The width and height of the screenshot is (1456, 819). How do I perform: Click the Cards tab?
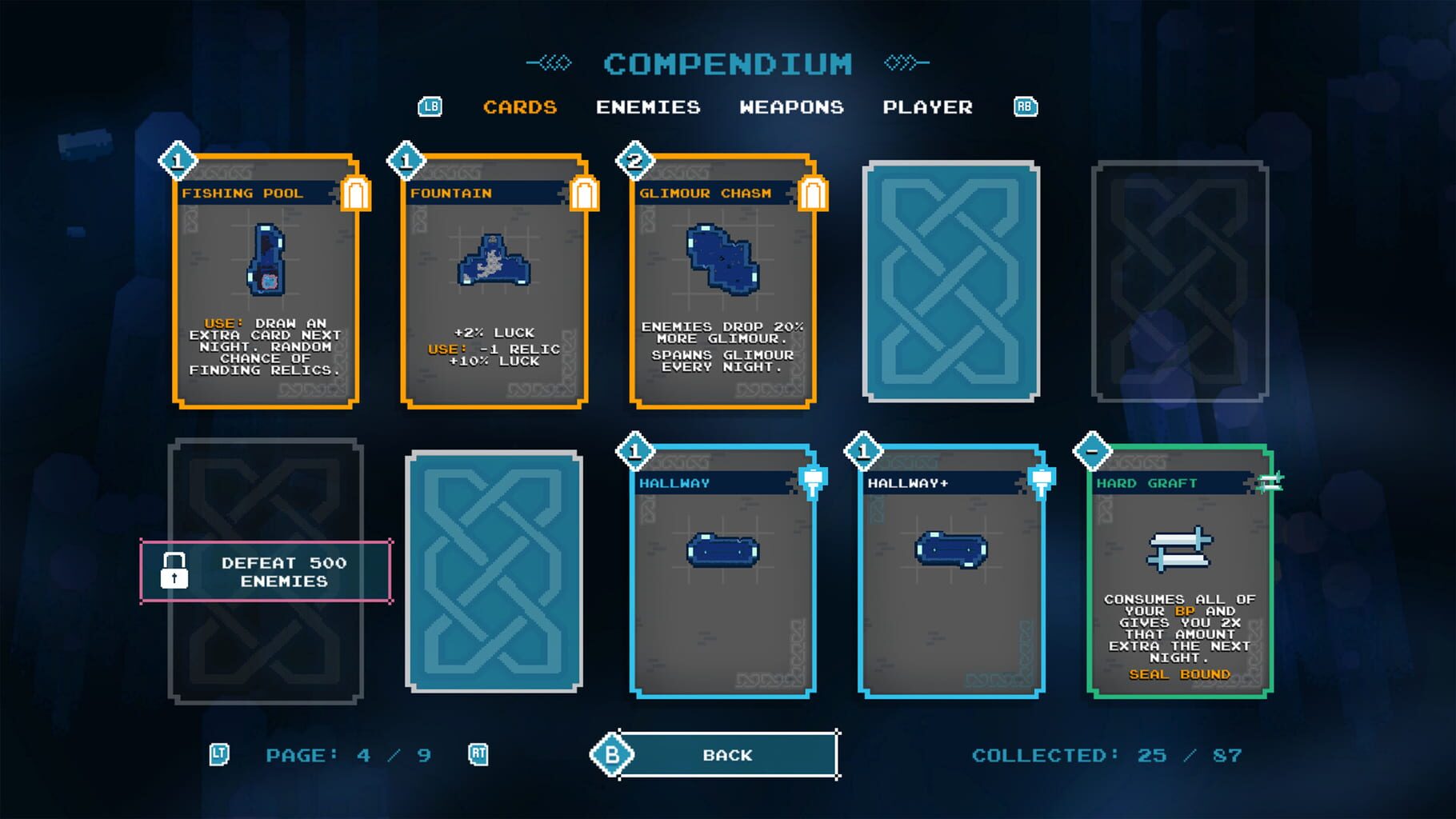click(x=520, y=106)
